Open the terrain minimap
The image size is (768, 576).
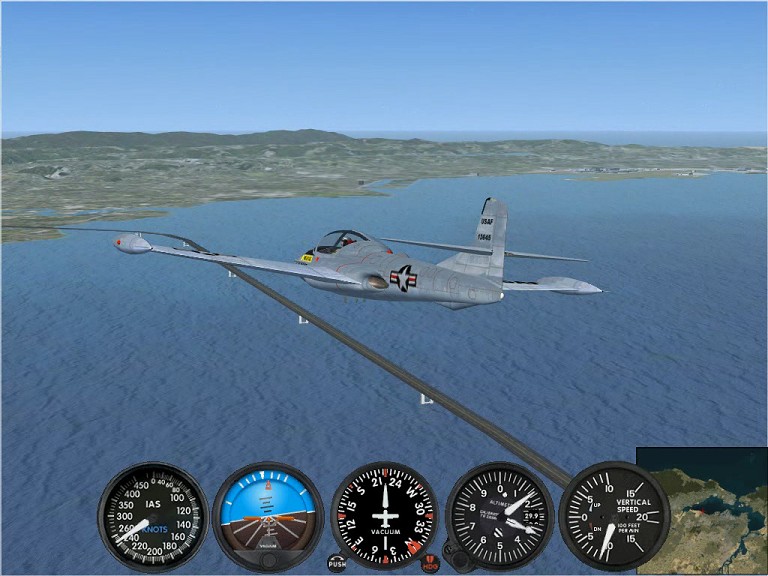click(702, 511)
